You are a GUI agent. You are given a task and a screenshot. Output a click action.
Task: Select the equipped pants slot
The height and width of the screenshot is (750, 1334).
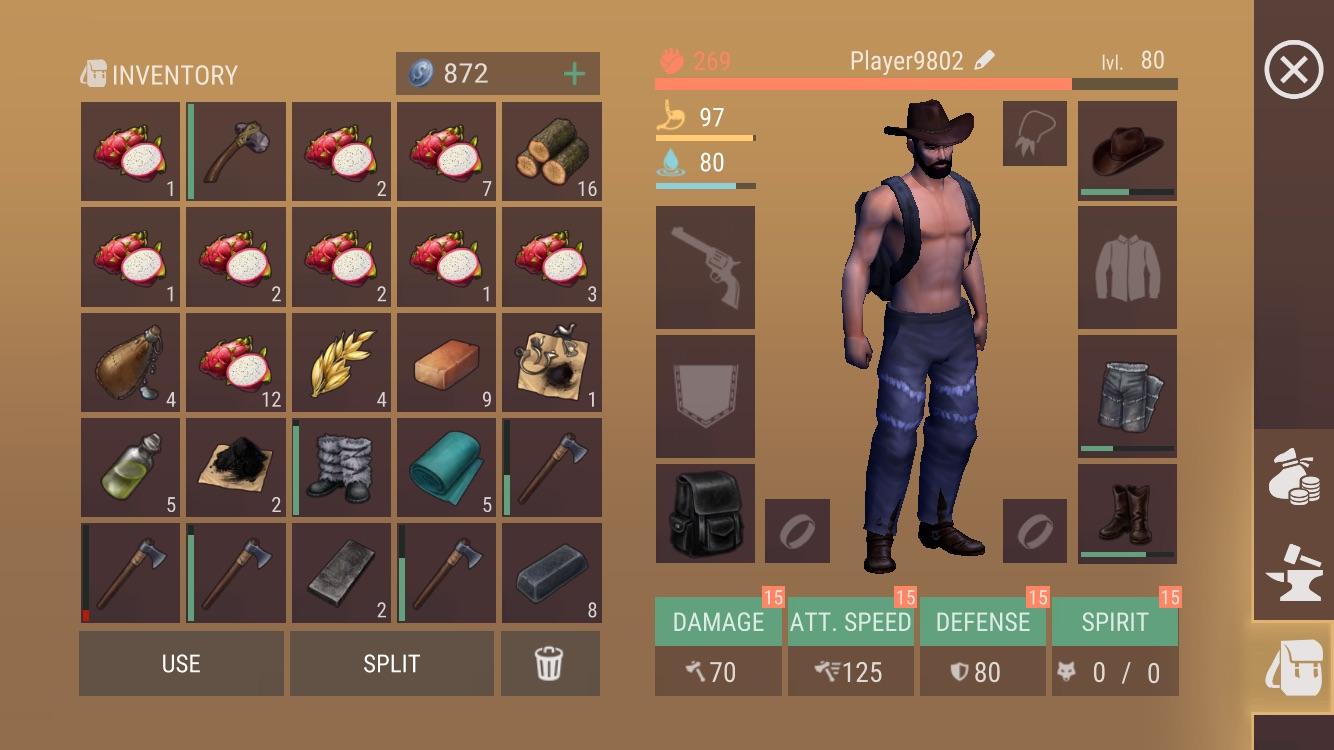[x=1126, y=395]
